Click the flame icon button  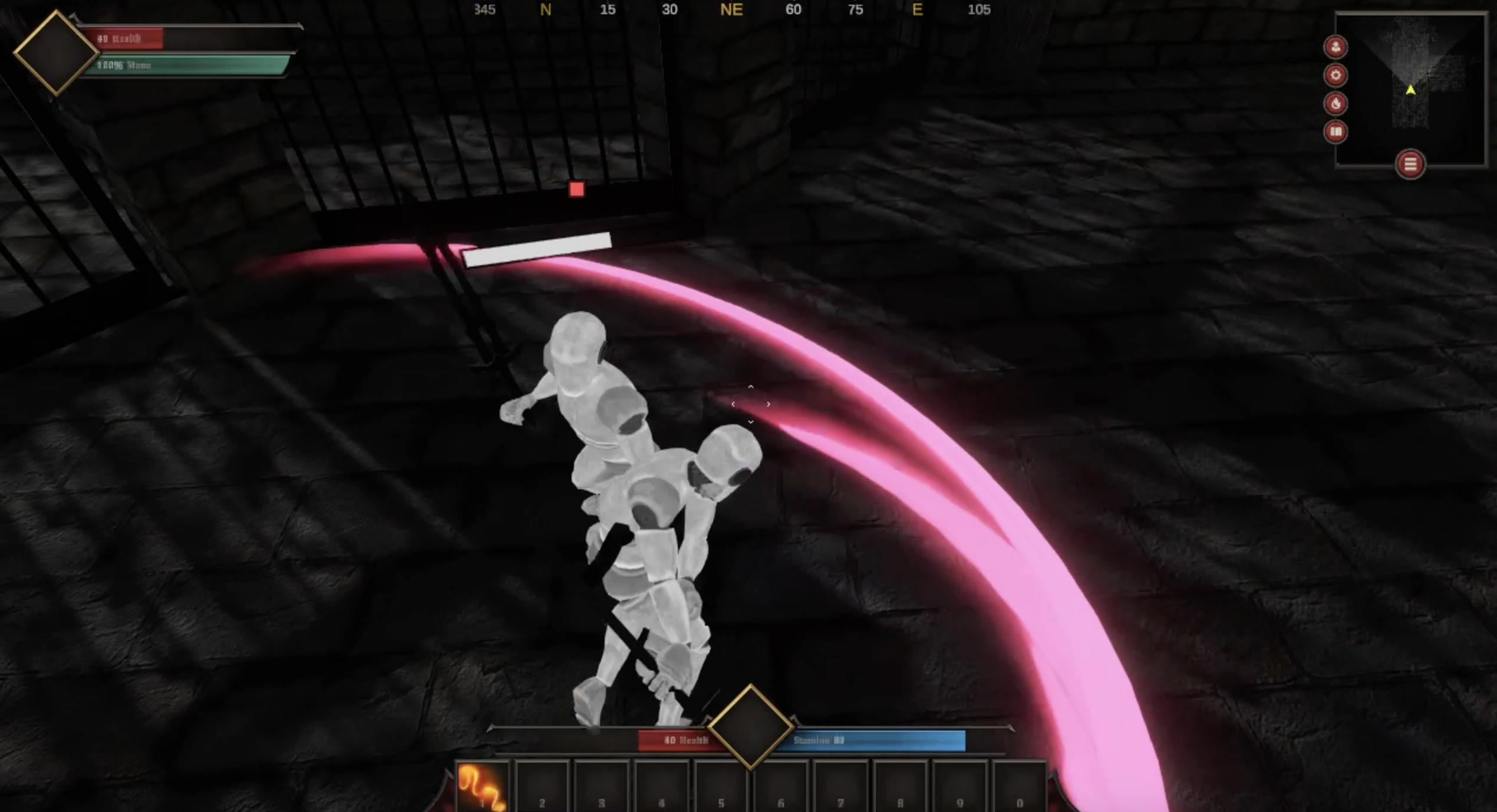pos(1336,104)
